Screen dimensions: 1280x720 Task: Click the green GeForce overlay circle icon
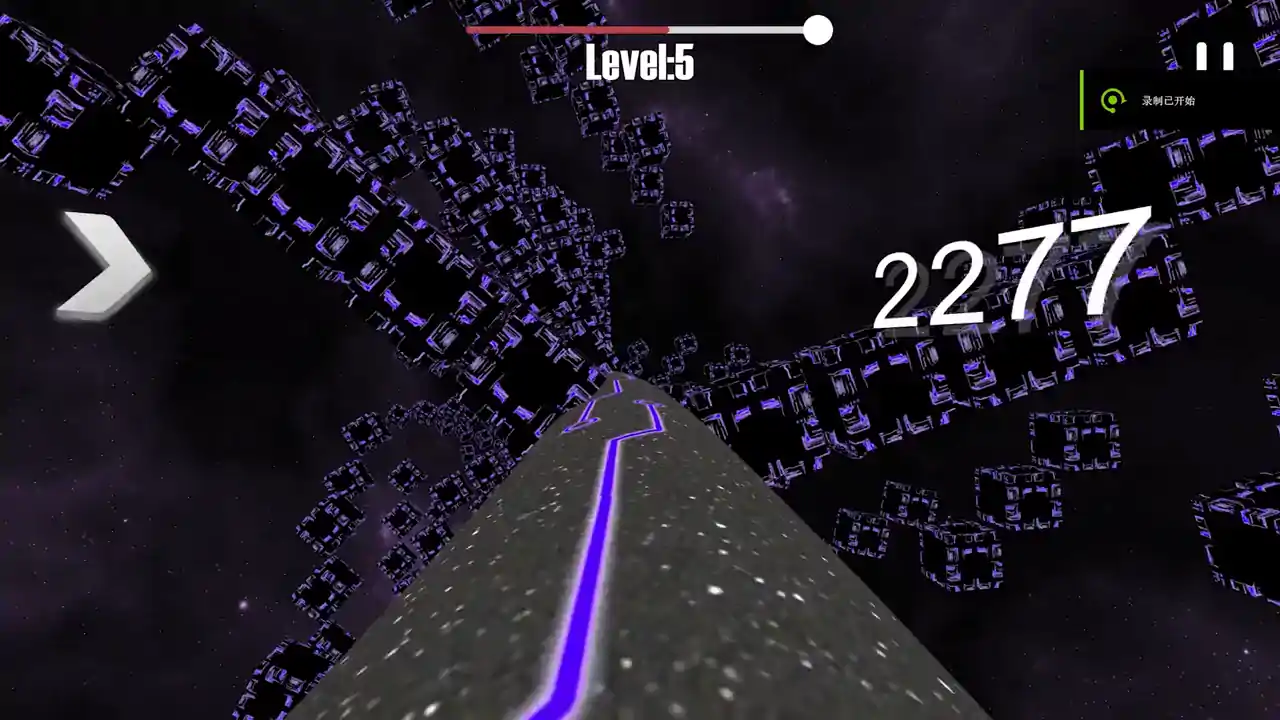point(1113,100)
